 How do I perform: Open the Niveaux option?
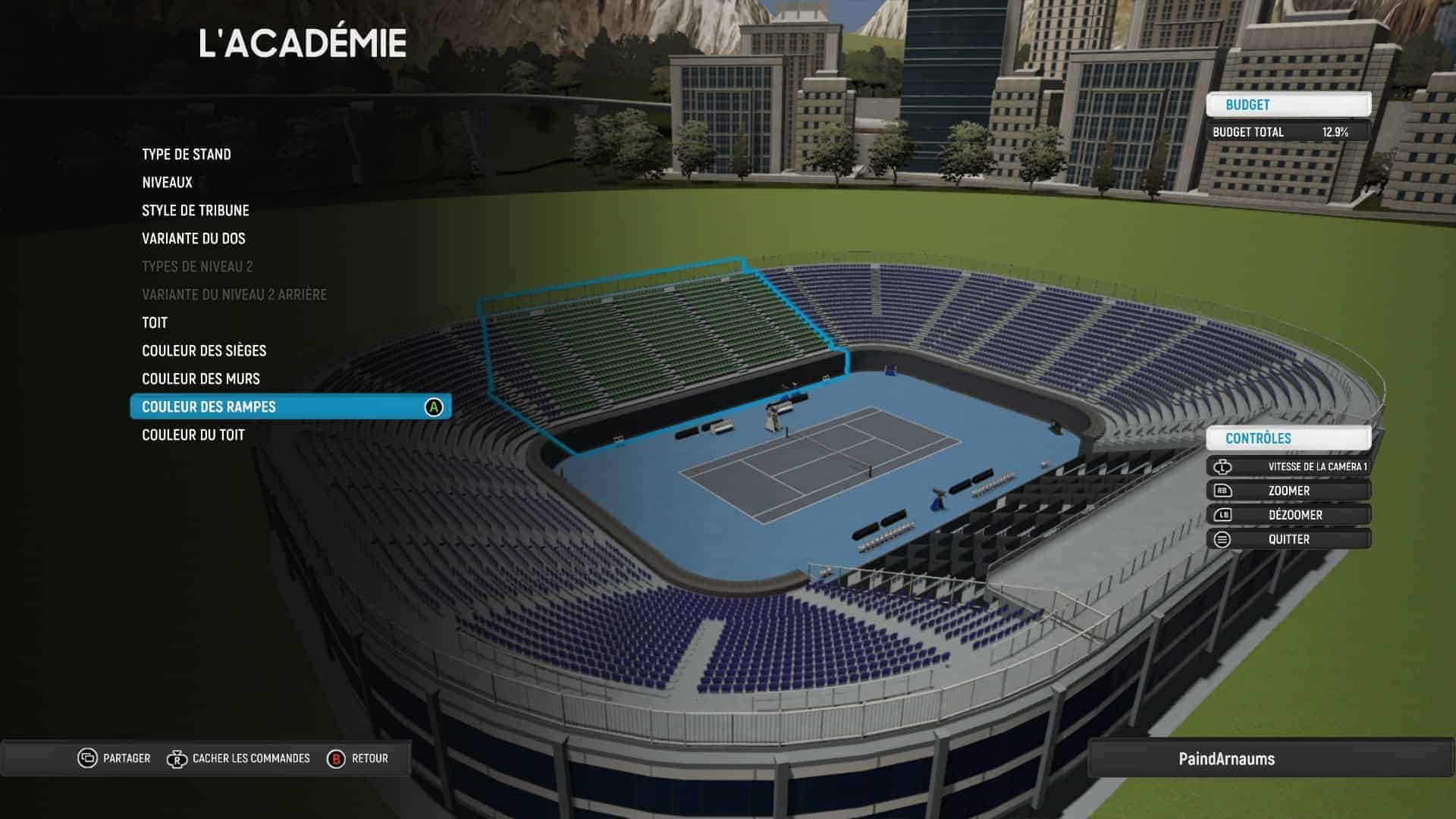click(x=168, y=183)
